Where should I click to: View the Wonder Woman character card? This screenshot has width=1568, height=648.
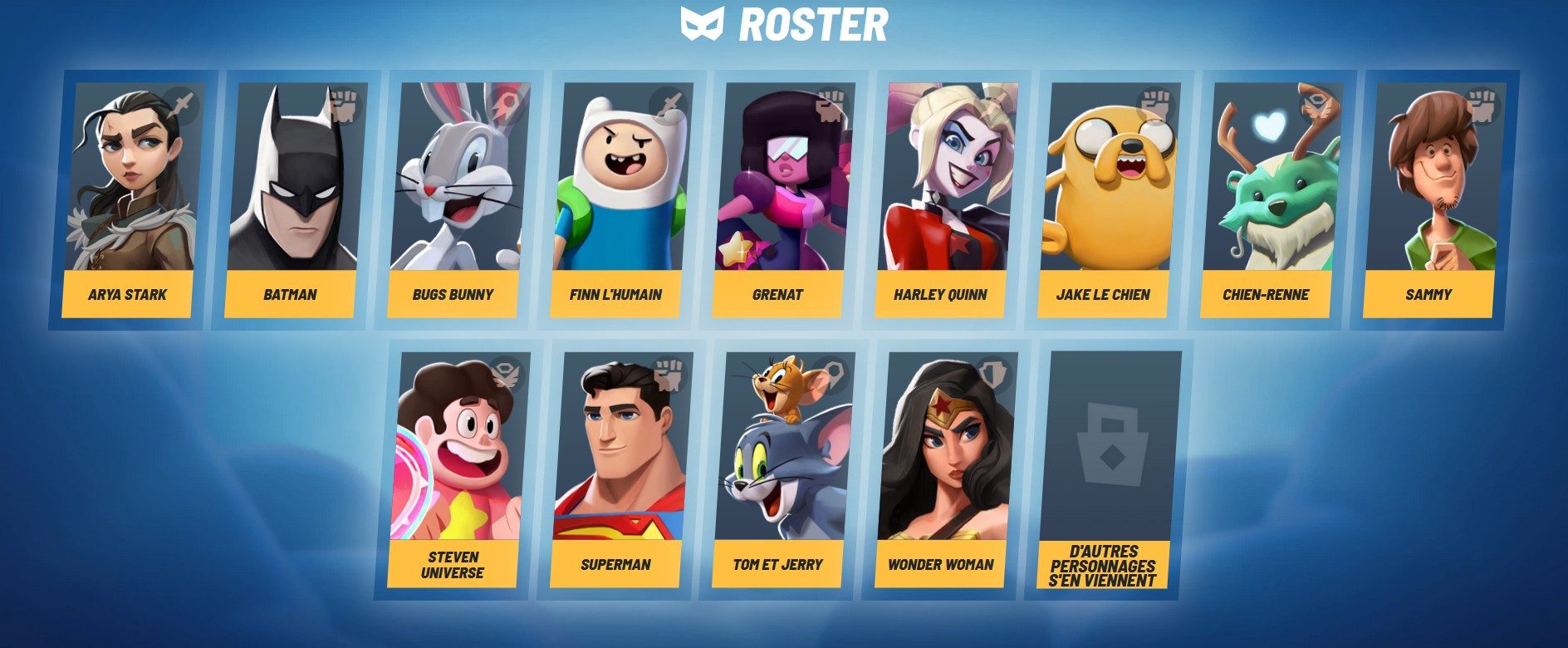point(943,469)
